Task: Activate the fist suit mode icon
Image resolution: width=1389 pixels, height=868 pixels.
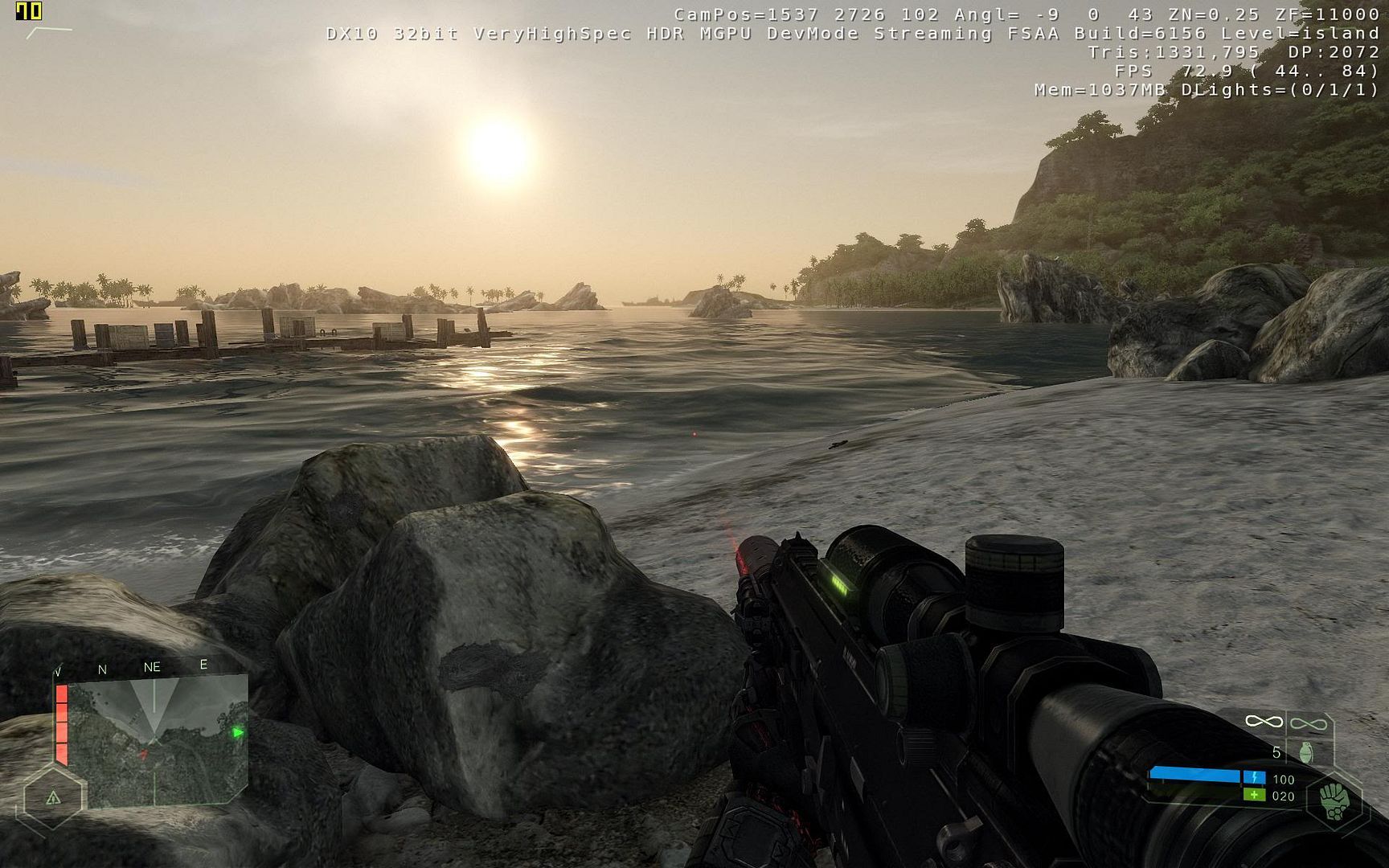Action: coord(1334,801)
